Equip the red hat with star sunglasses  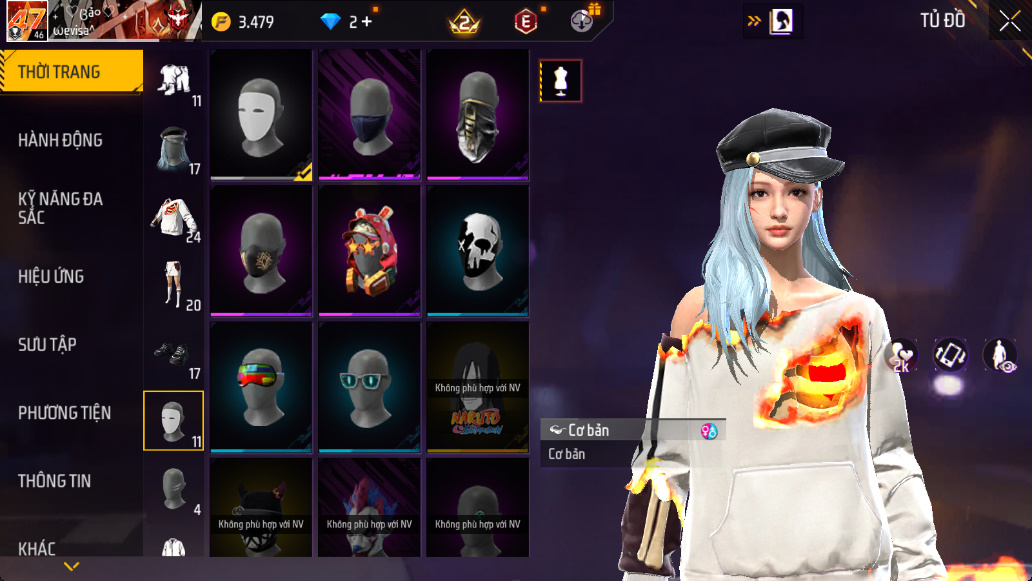[x=369, y=250]
